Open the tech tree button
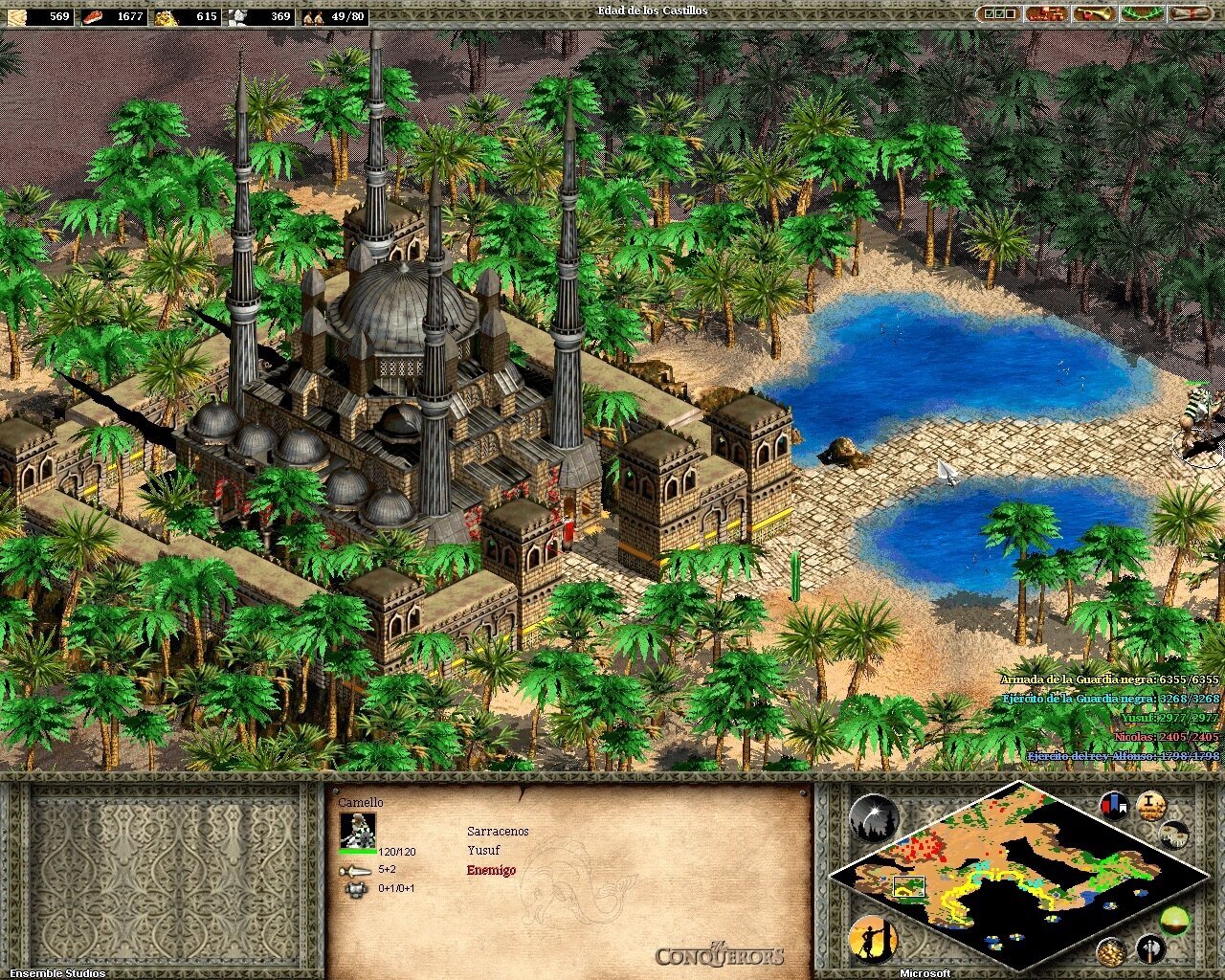 point(1046,14)
